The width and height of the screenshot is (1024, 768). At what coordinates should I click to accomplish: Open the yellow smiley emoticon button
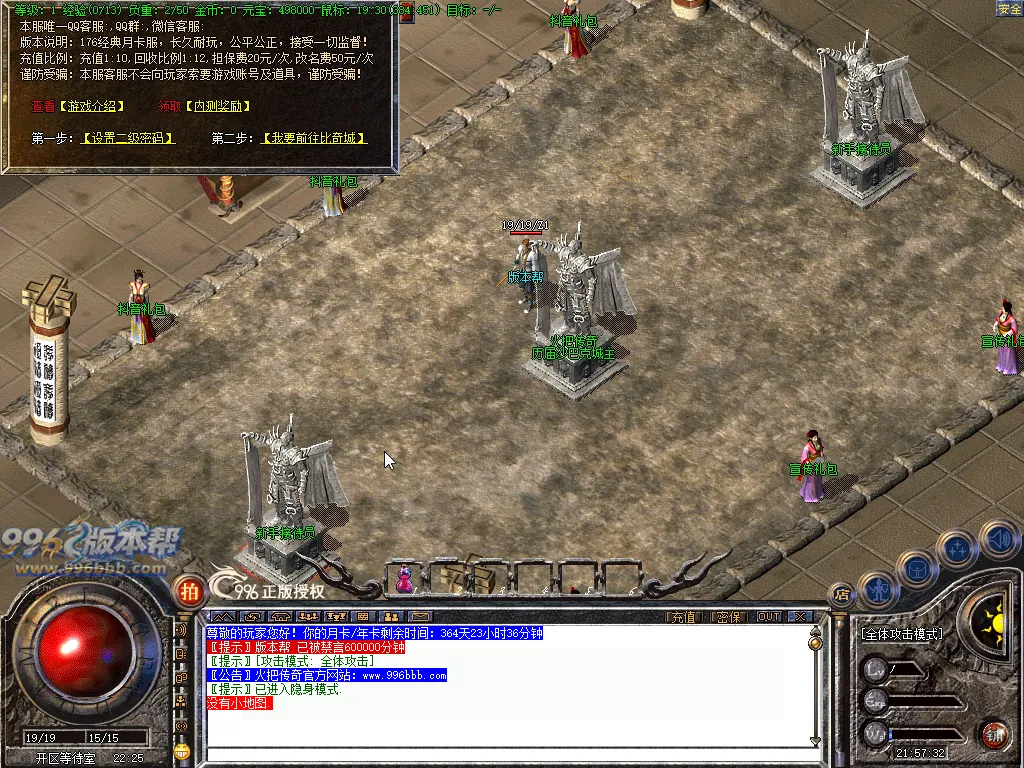tap(182, 751)
